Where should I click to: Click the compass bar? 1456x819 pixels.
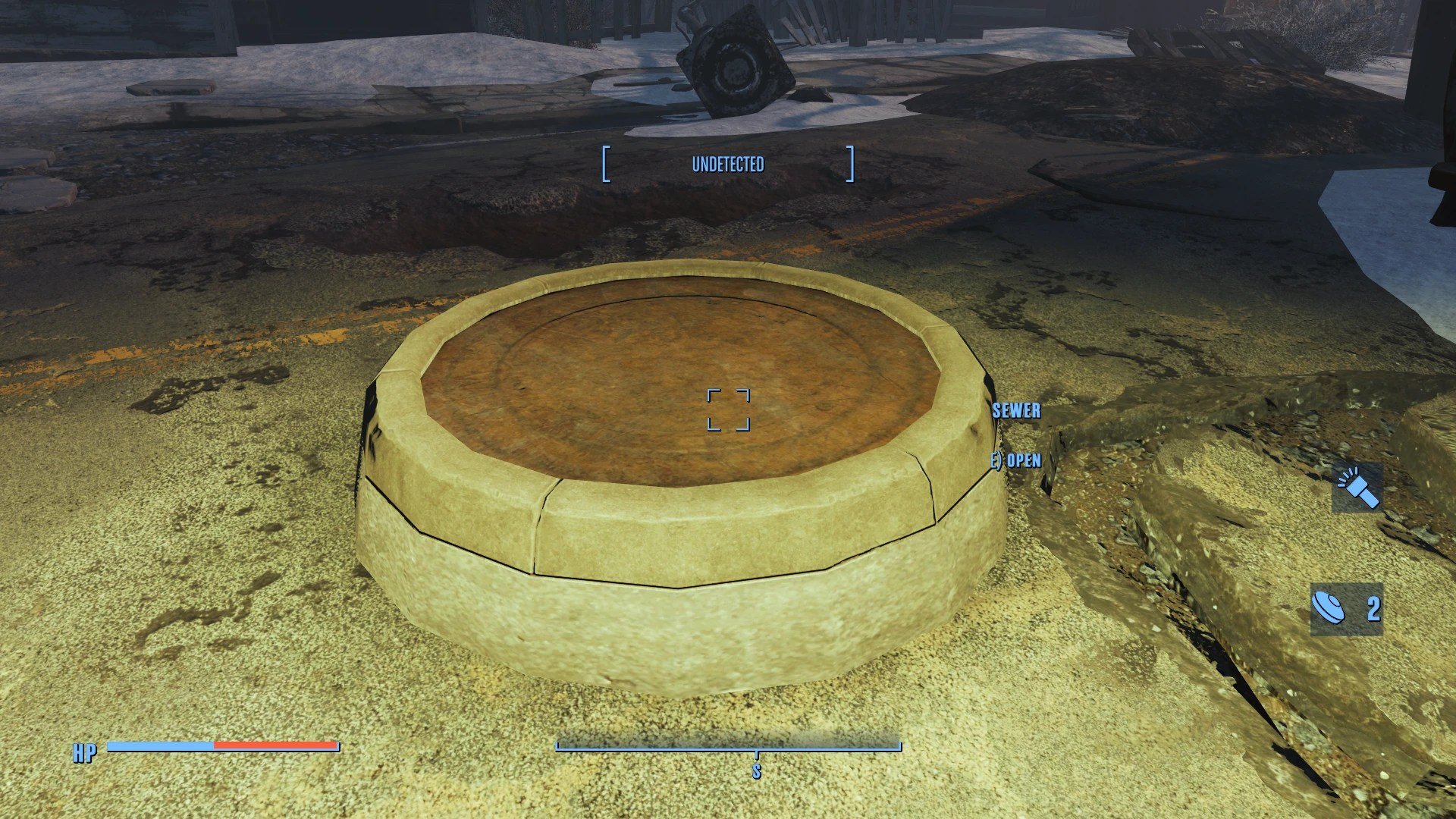pyautogui.click(x=728, y=747)
